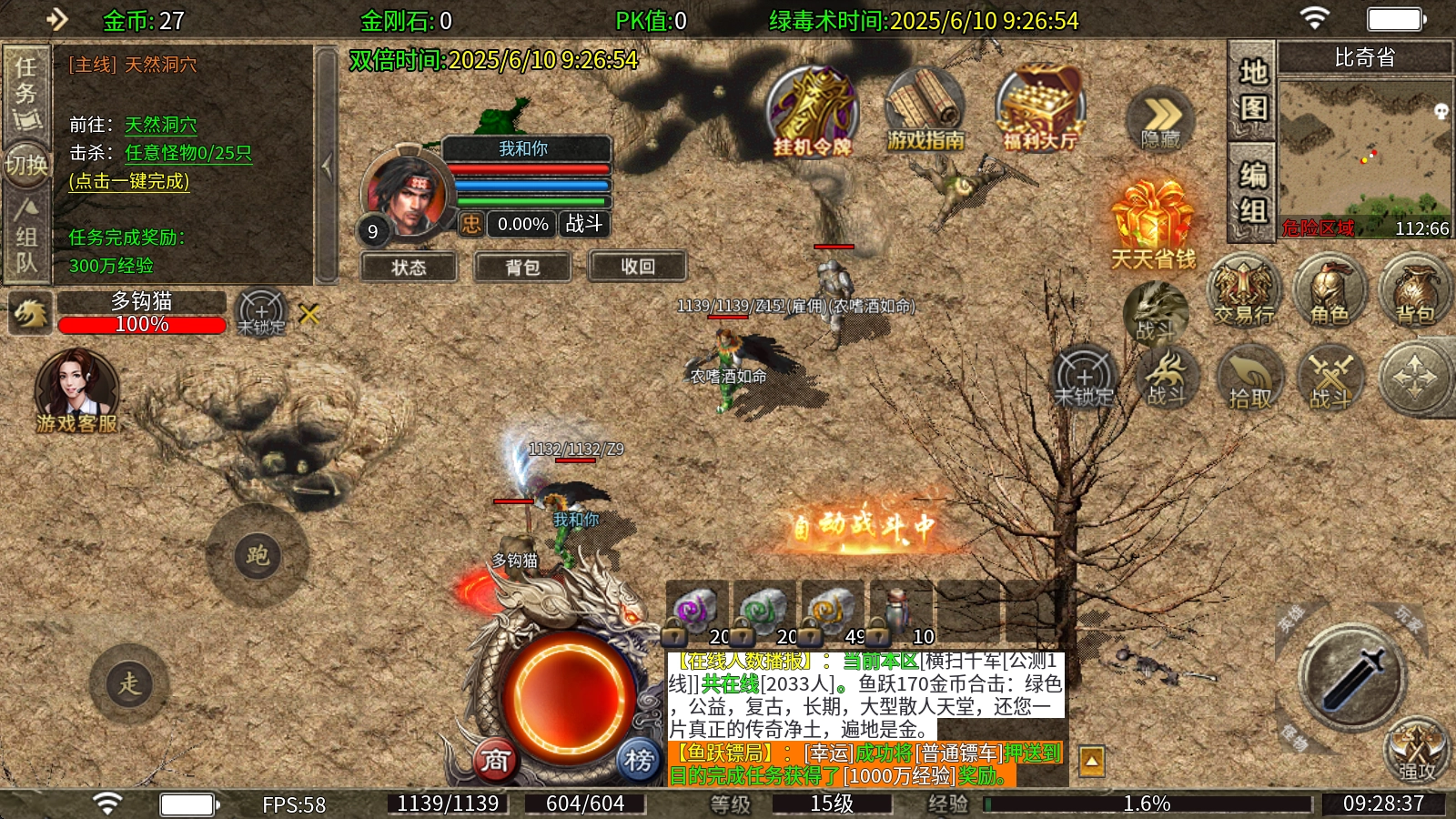This screenshot has height=819, width=1456.
Task: Hide the top icons with 隐藏
Action: 1160,121
